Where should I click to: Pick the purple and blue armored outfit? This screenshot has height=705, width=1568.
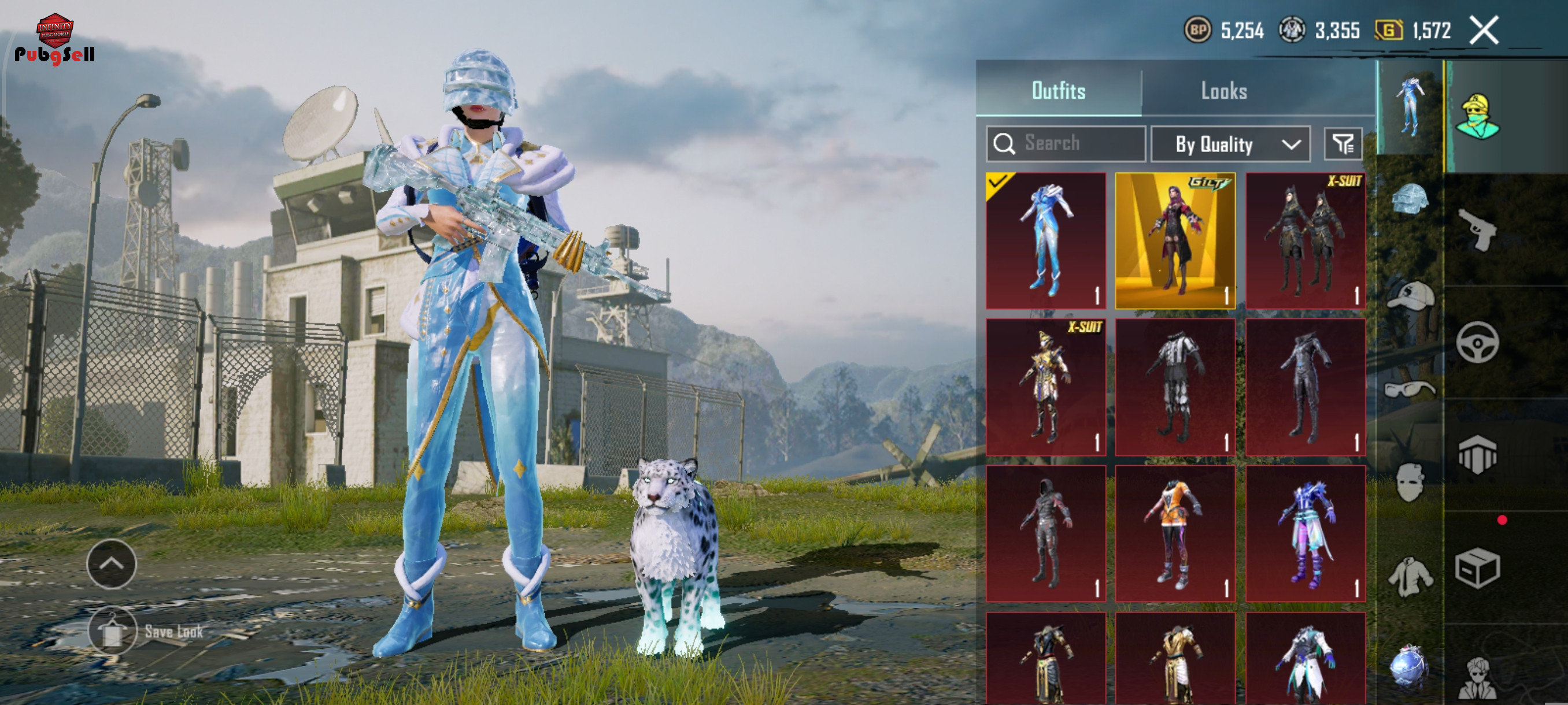[1305, 533]
